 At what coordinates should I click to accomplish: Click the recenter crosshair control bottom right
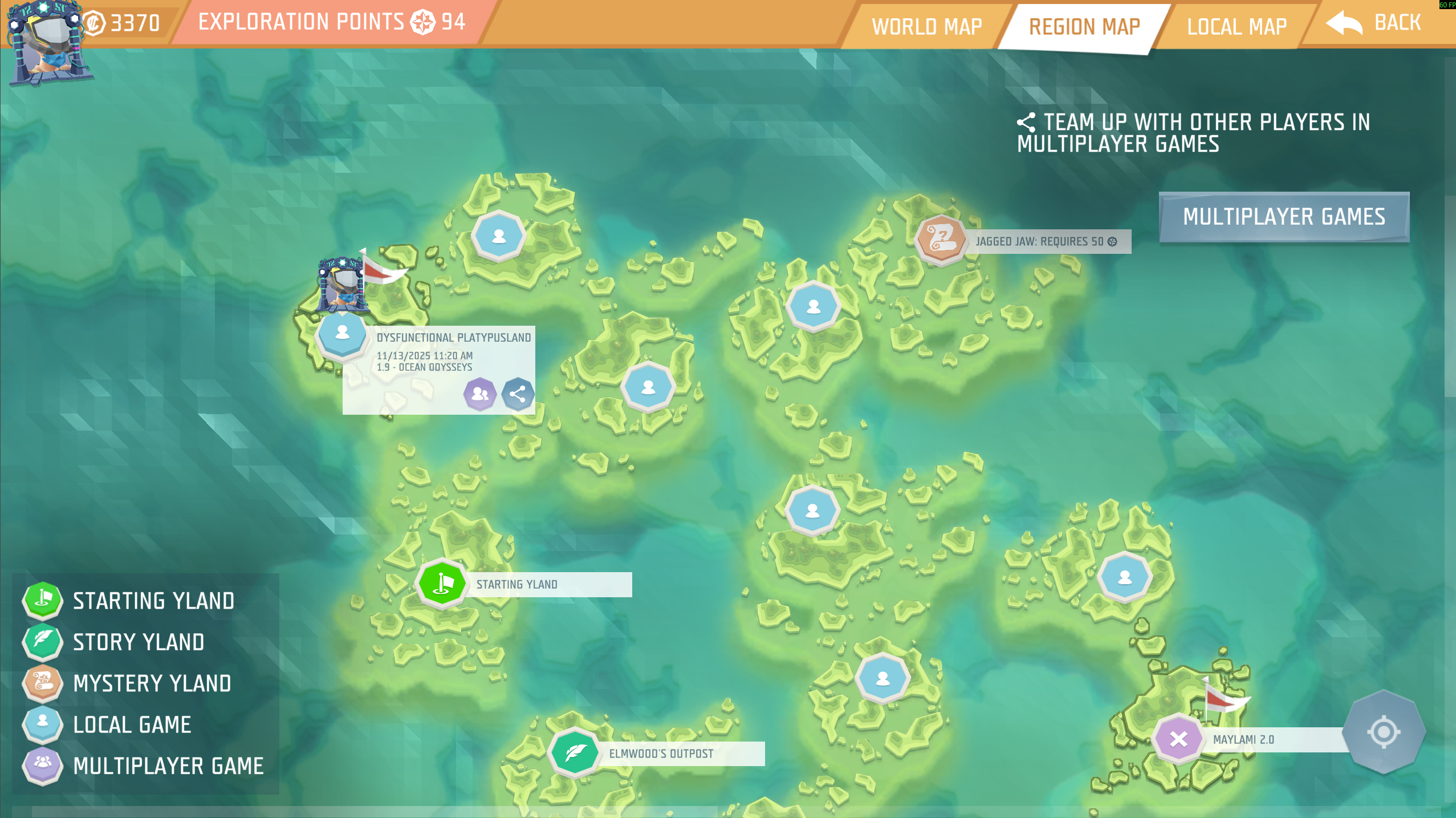tap(1384, 731)
